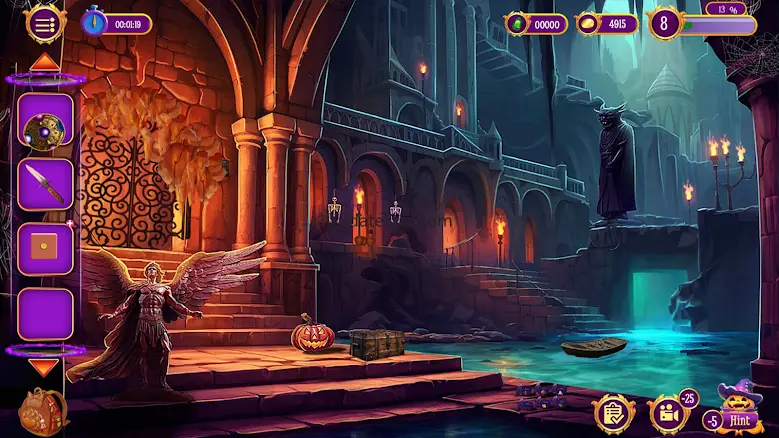Open the task checklist clipboard button

tap(612, 413)
